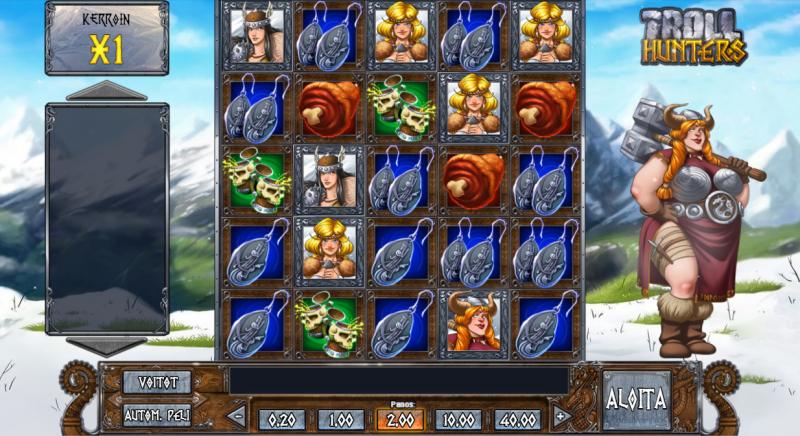Viewport: 800px width, 436px height.
Task: Click the down arrow below the side panel
Action: click(x=106, y=346)
